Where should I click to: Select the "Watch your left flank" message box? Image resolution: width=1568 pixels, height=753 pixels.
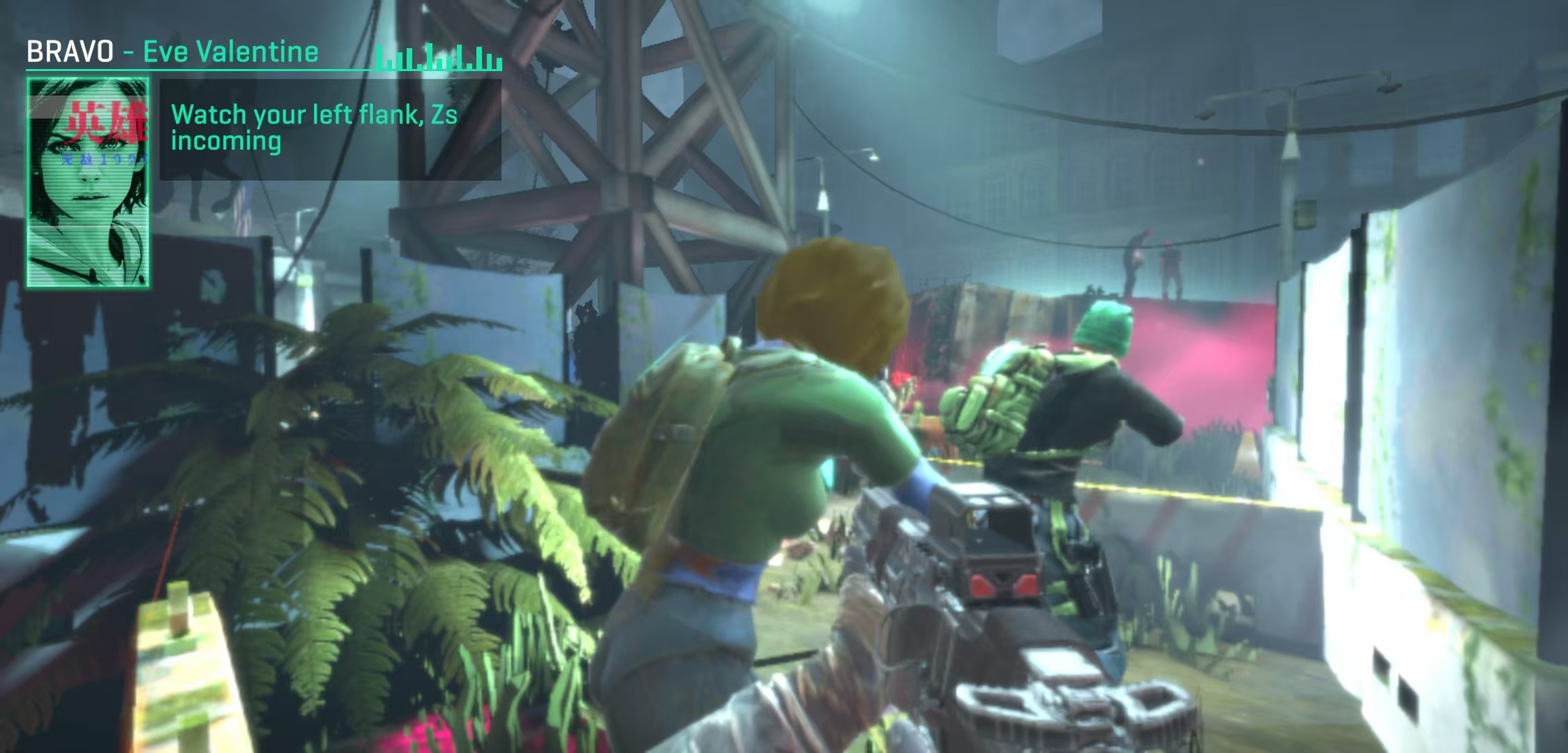click(330, 129)
